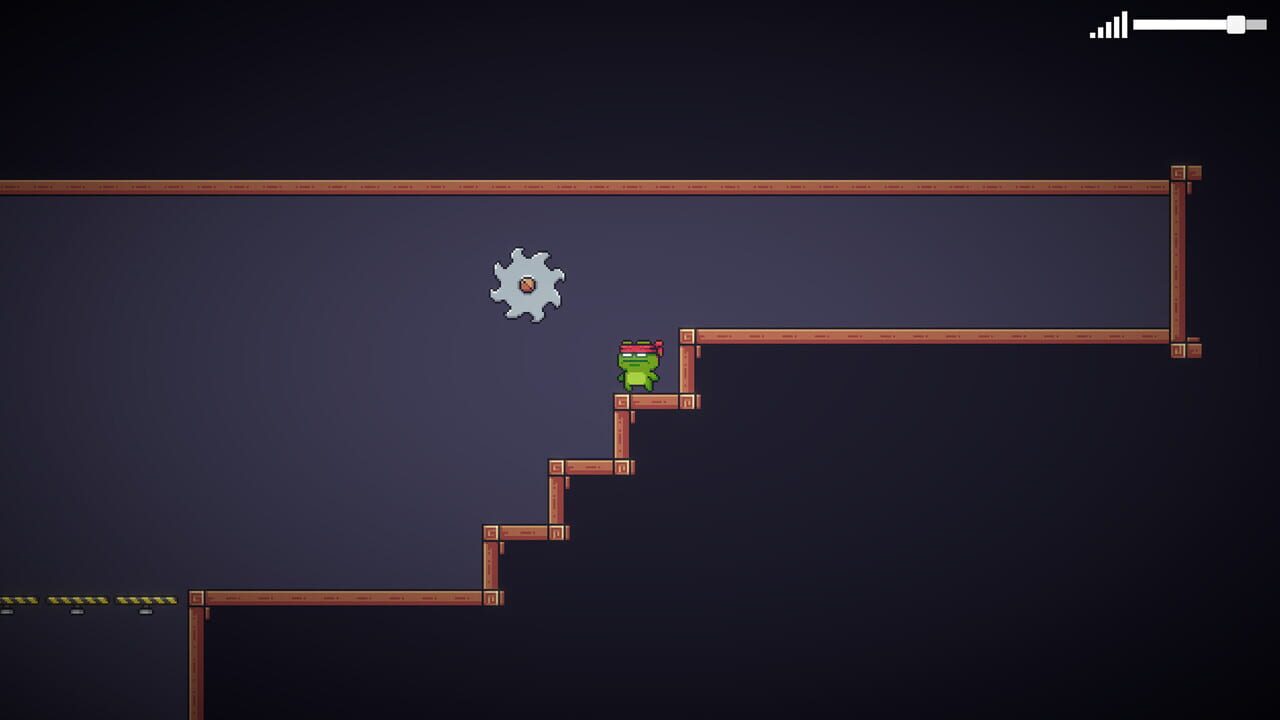Click the tall vertical beam on the right

(1180, 260)
